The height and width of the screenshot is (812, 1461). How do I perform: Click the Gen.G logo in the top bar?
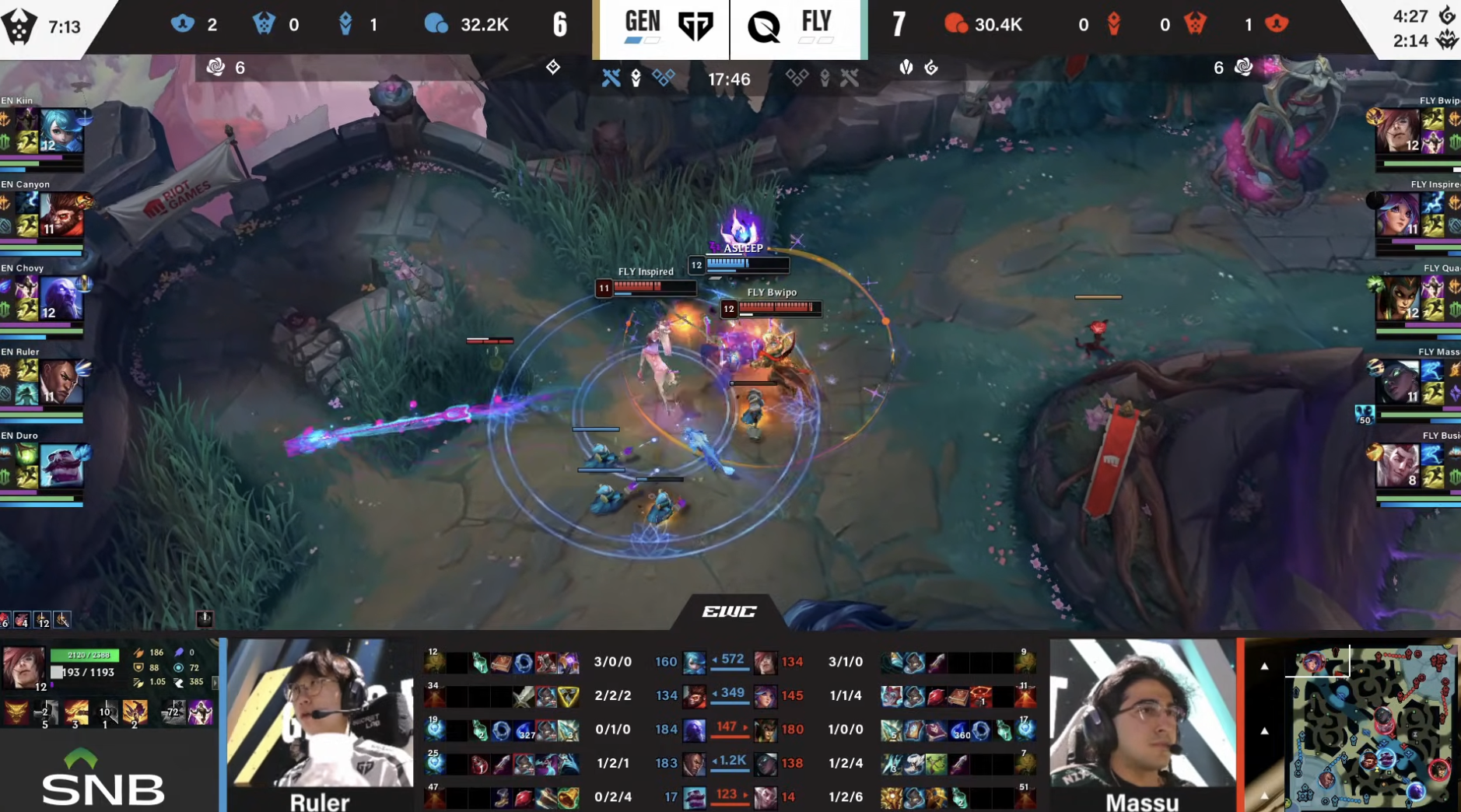click(x=695, y=24)
